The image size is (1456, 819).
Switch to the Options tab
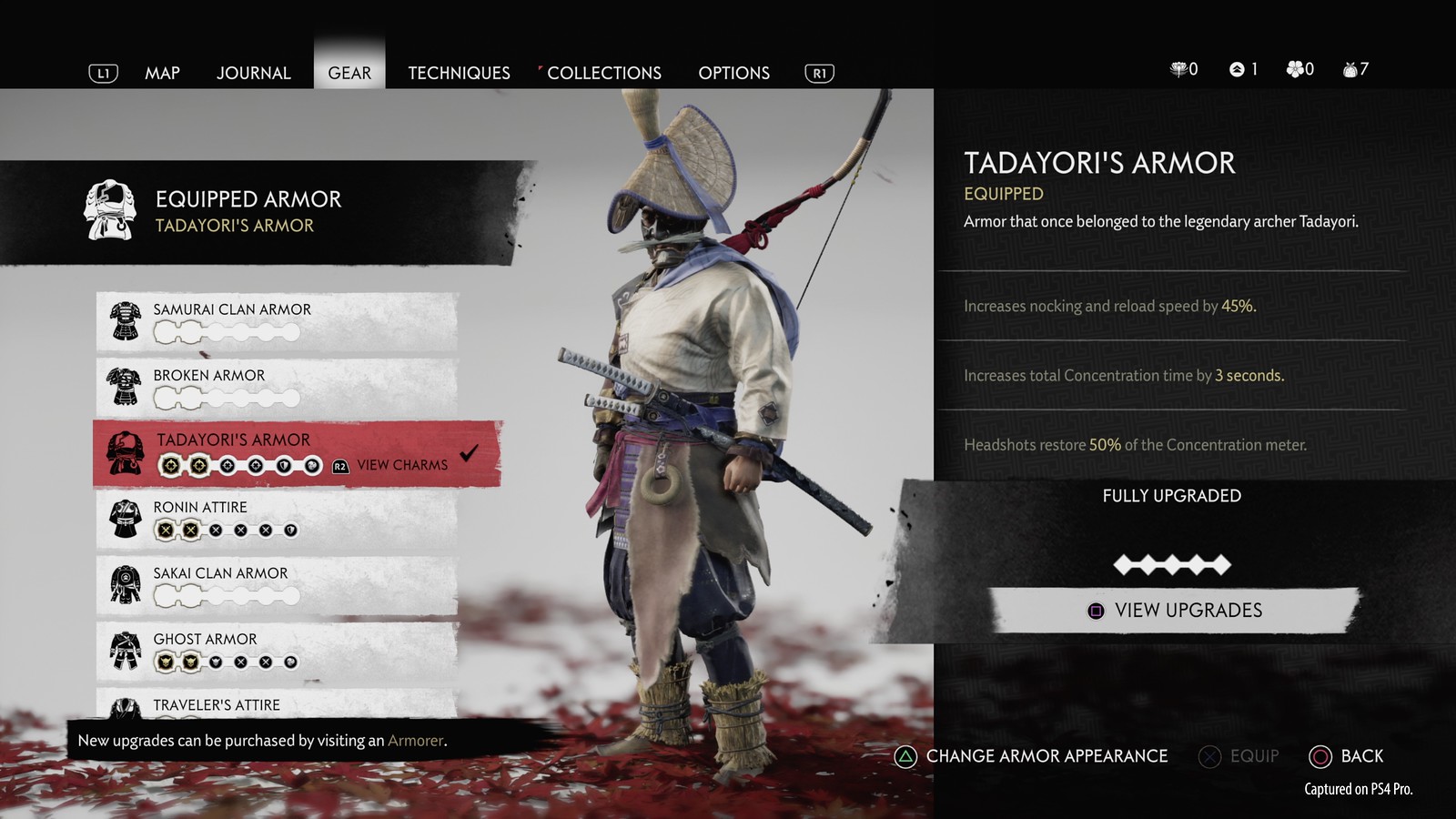[x=733, y=73]
